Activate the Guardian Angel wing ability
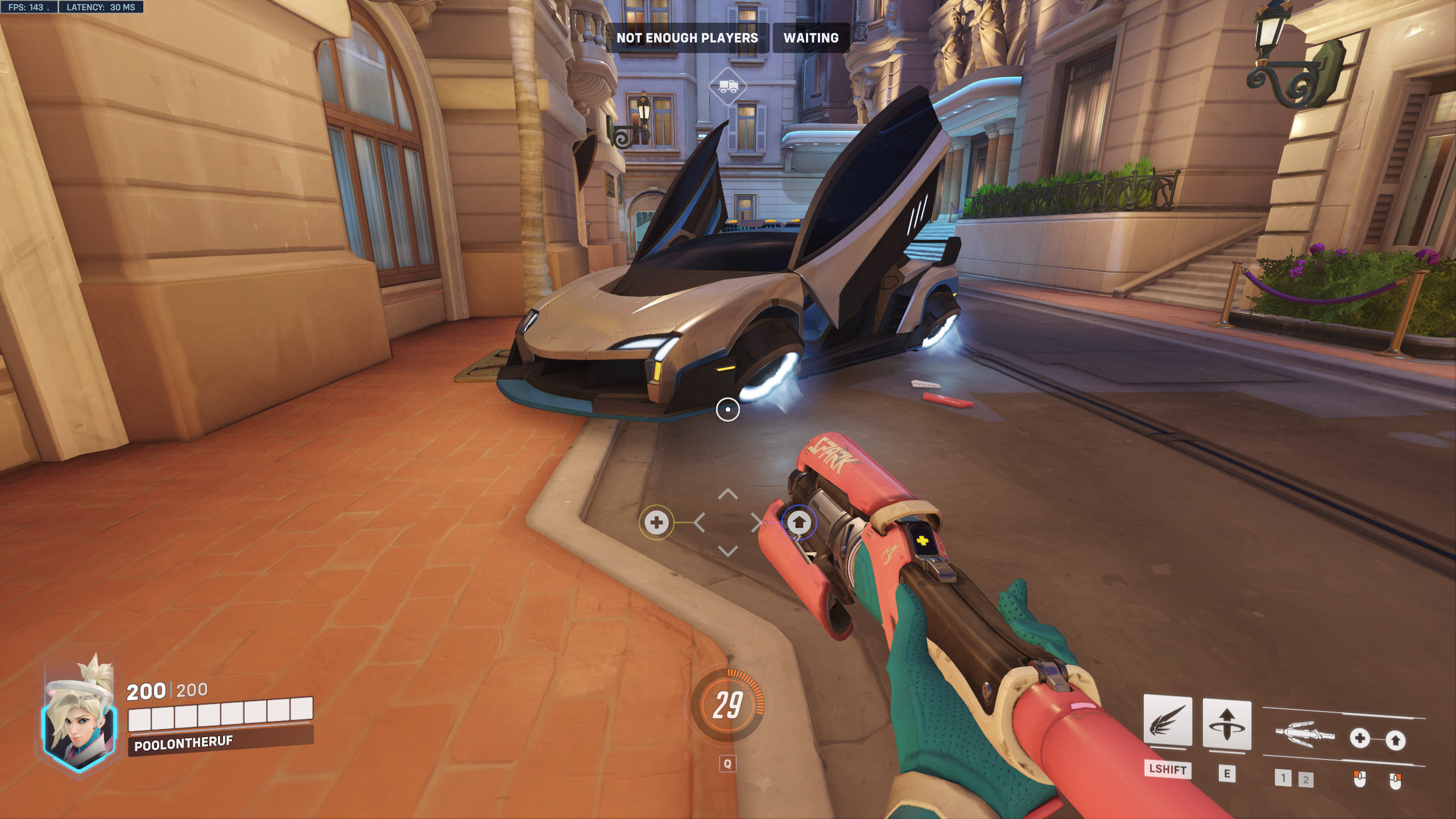Viewport: 1456px width, 819px height. (x=1167, y=721)
